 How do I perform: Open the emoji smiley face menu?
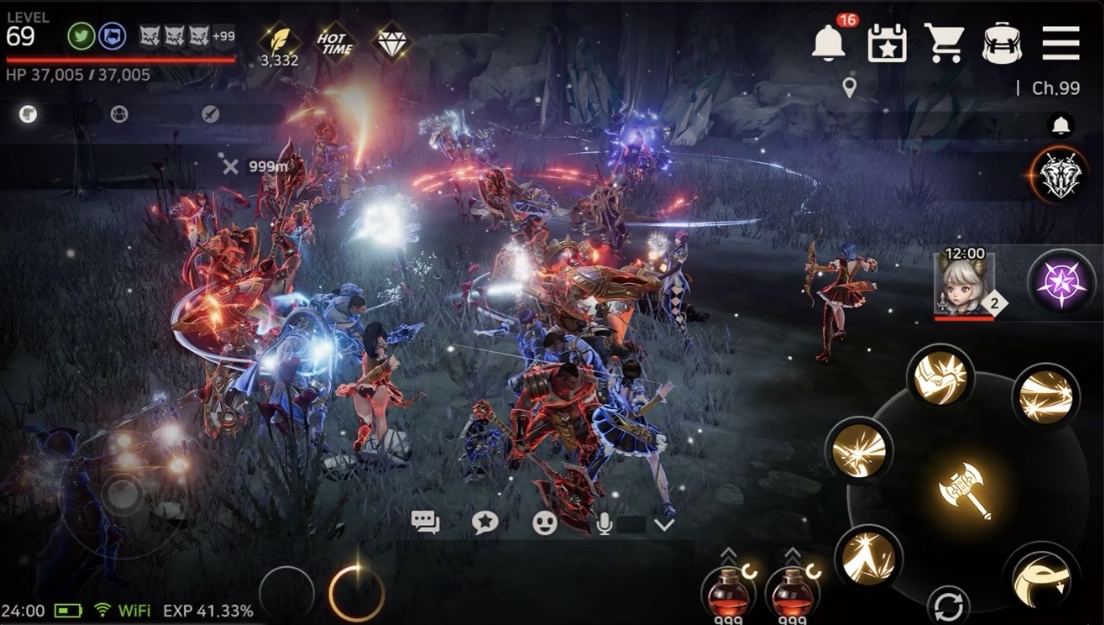544,522
